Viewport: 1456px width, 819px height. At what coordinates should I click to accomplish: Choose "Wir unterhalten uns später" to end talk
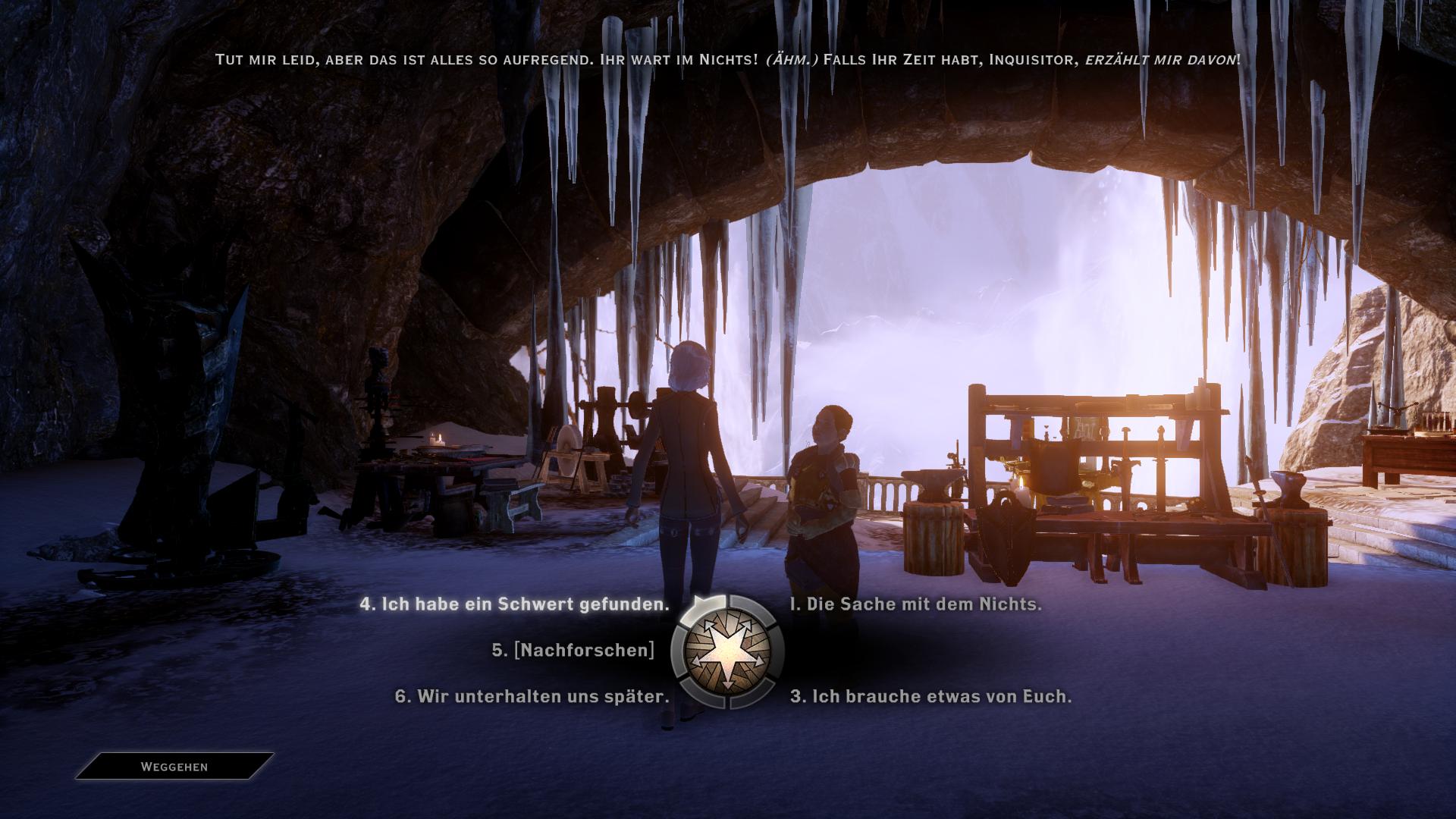point(532,697)
